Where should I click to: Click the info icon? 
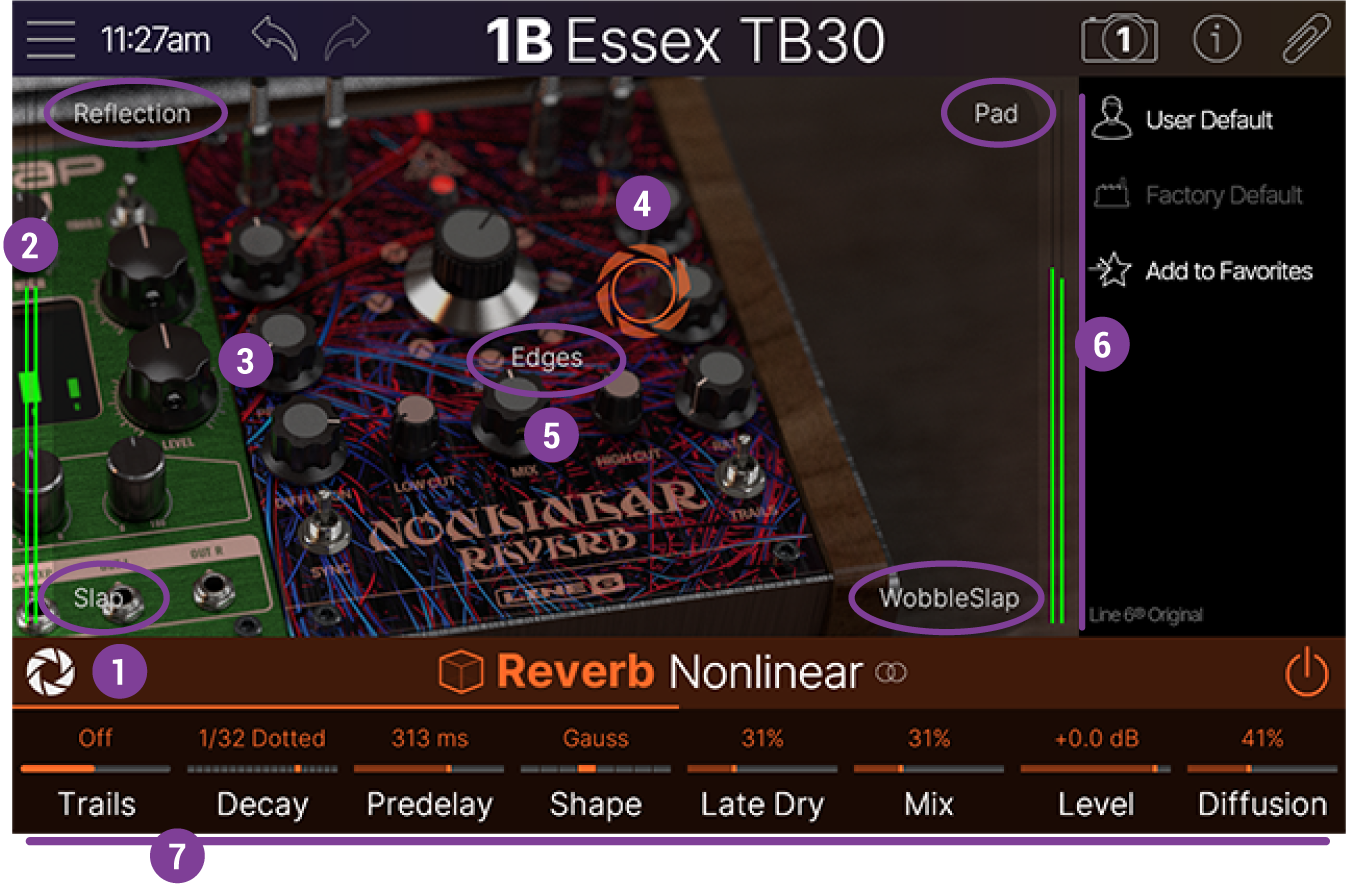coord(1217,38)
